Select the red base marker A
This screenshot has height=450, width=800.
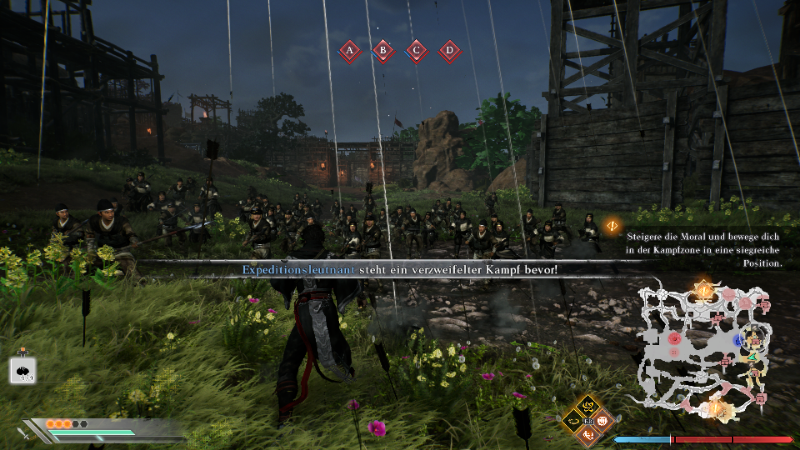click(349, 50)
